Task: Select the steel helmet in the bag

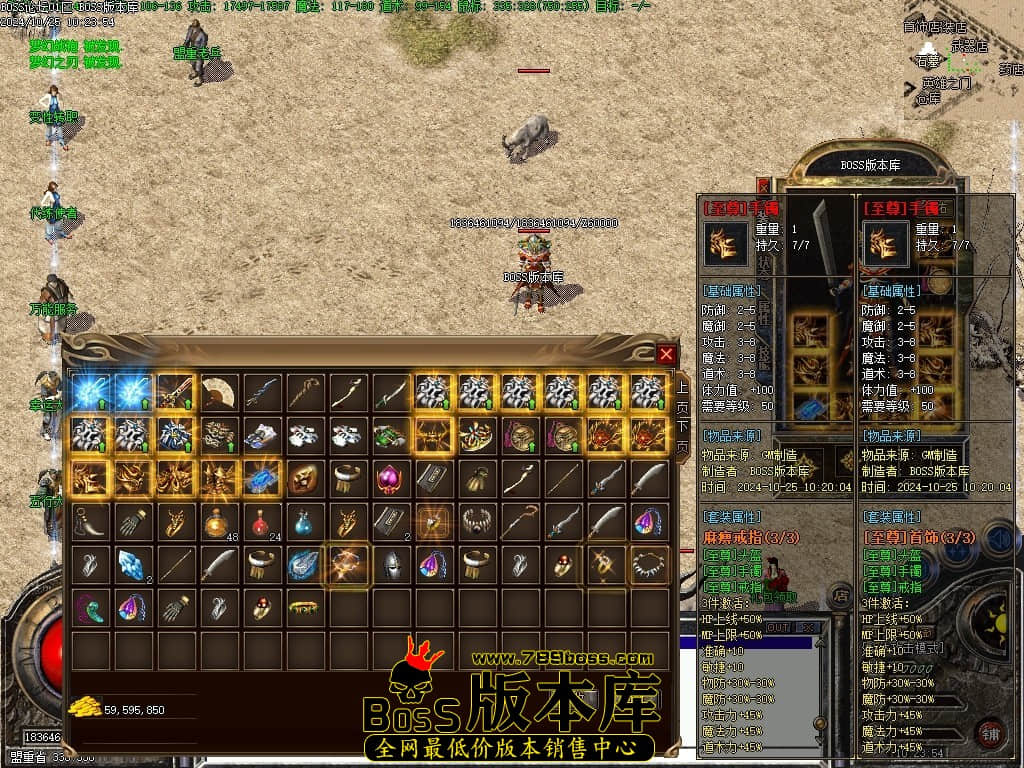Action: pos(390,565)
